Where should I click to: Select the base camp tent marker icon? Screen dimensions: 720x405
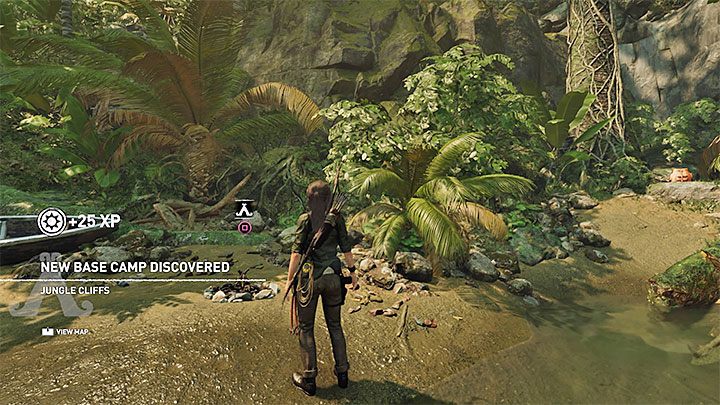[243, 209]
